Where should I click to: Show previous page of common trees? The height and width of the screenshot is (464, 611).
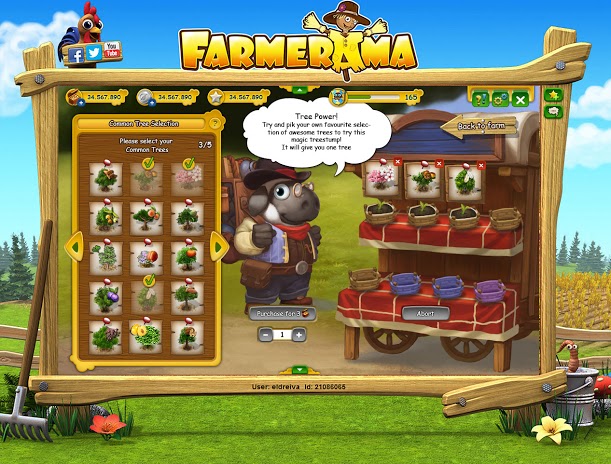(x=73, y=246)
